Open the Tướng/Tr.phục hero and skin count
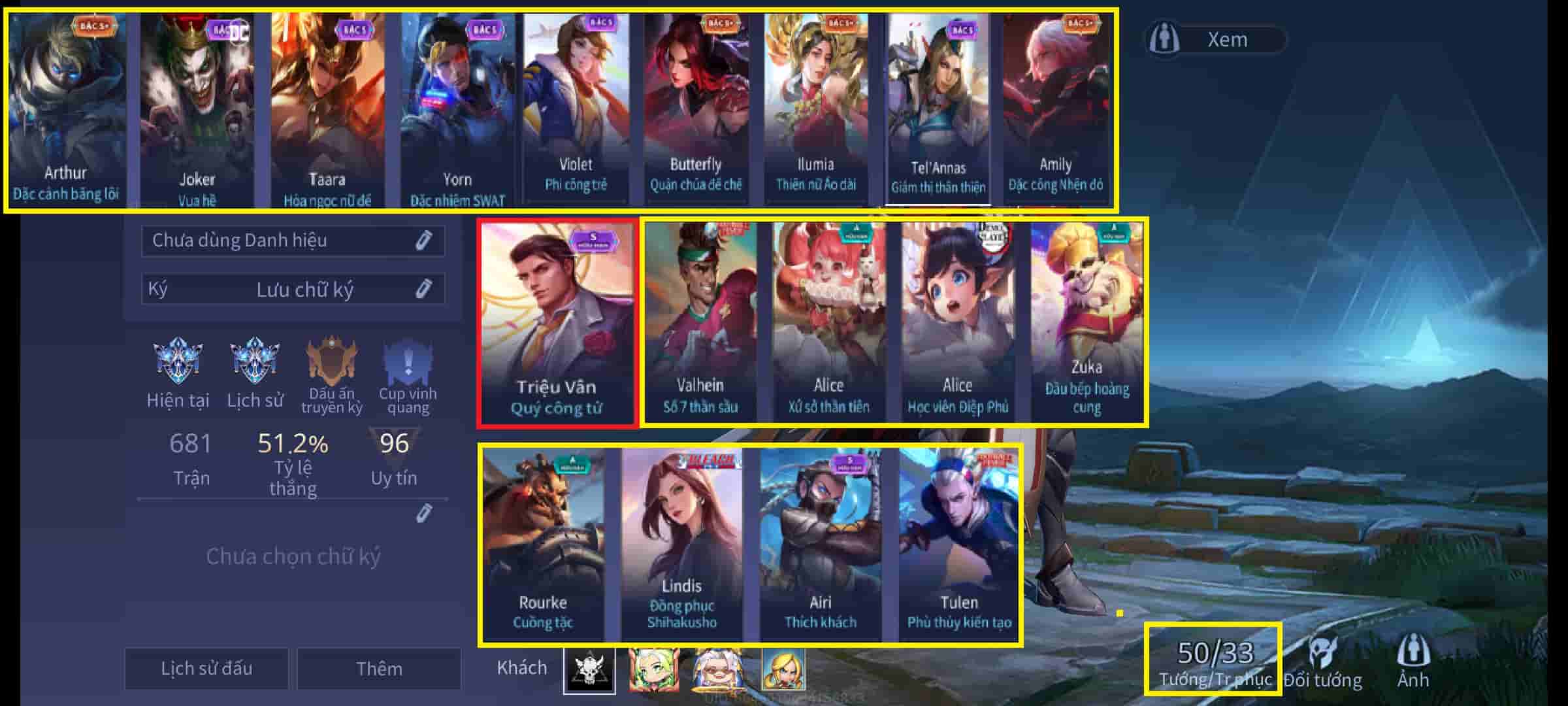Screen dimensions: 1568x706 [x=1215, y=660]
